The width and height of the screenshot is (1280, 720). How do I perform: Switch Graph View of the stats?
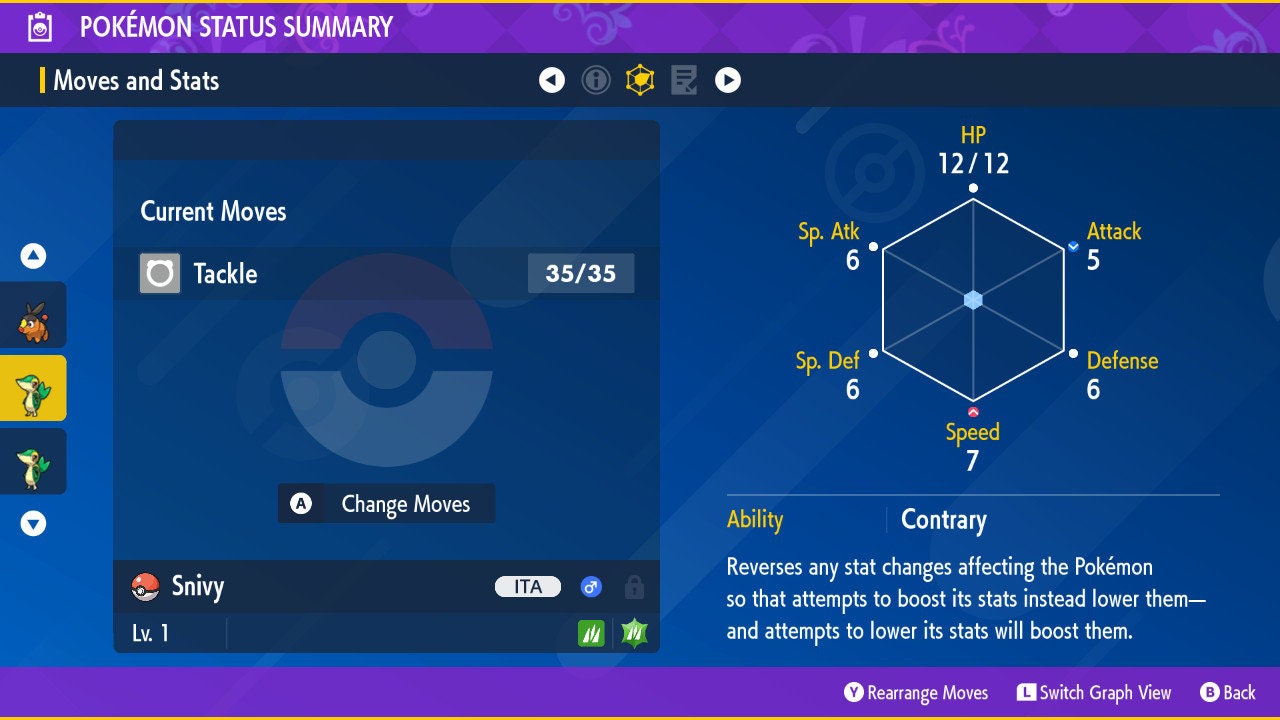coord(1094,693)
